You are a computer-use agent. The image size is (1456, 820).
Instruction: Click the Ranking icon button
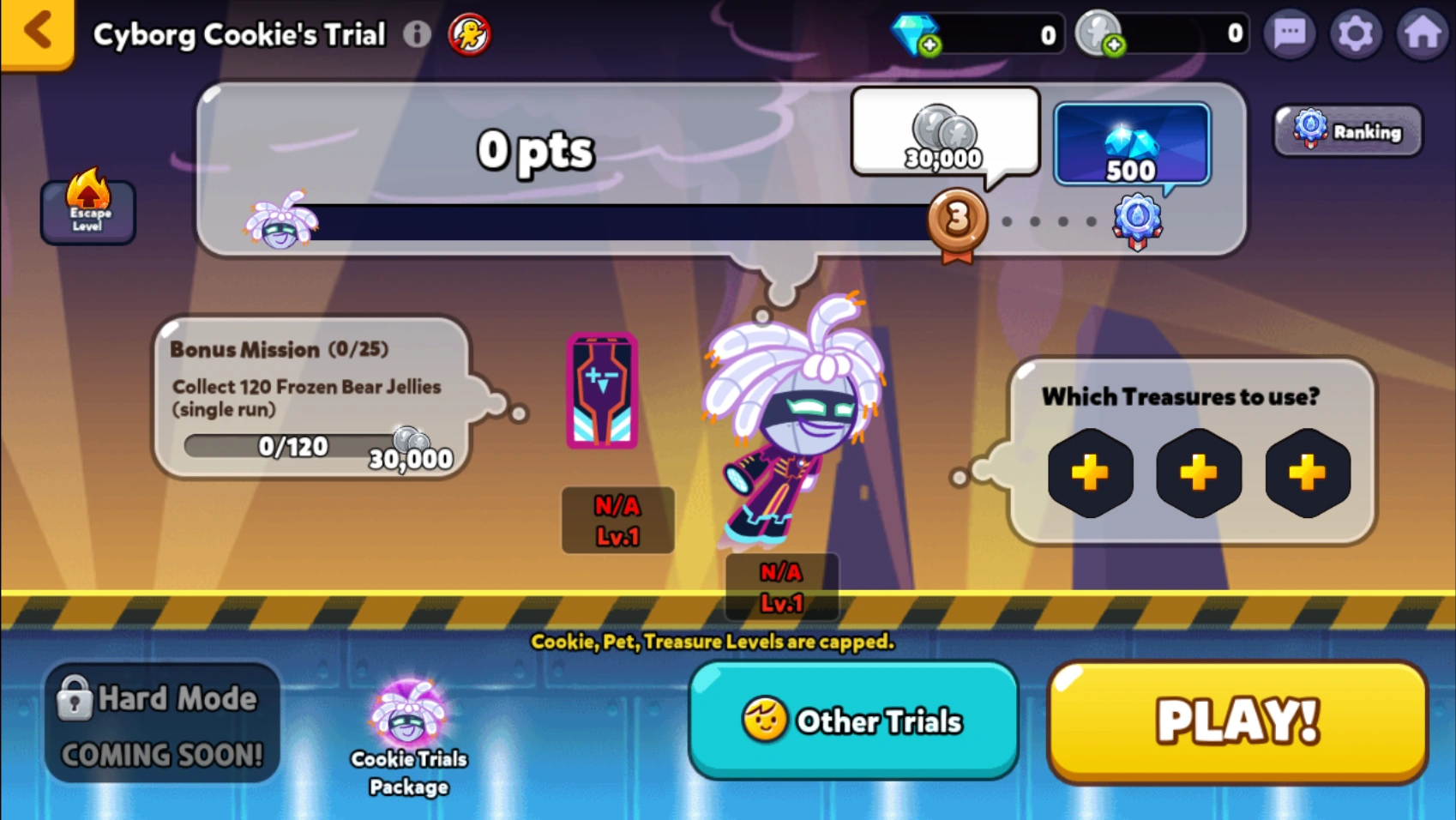pos(1346,130)
